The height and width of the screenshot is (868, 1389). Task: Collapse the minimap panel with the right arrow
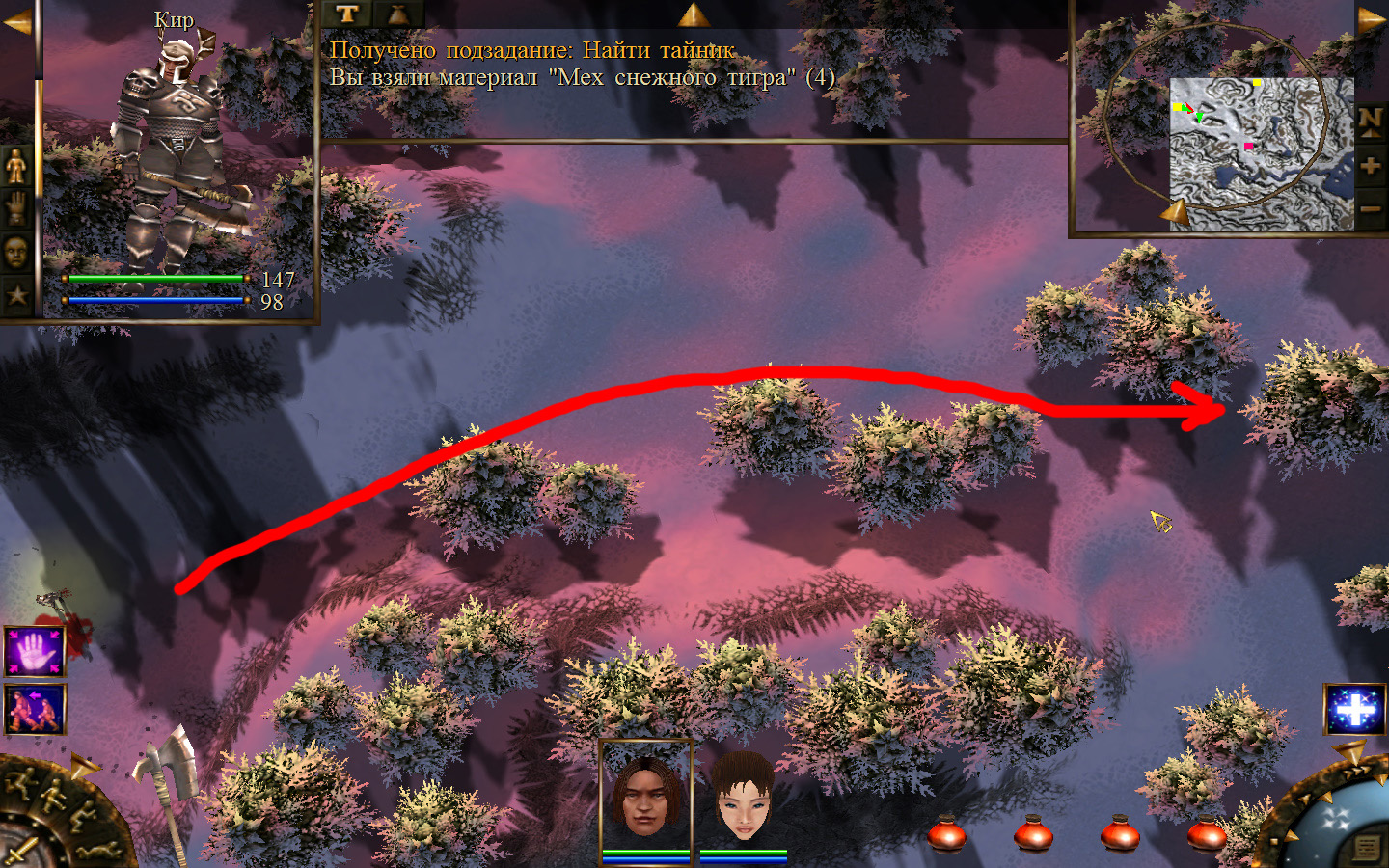point(1372,21)
